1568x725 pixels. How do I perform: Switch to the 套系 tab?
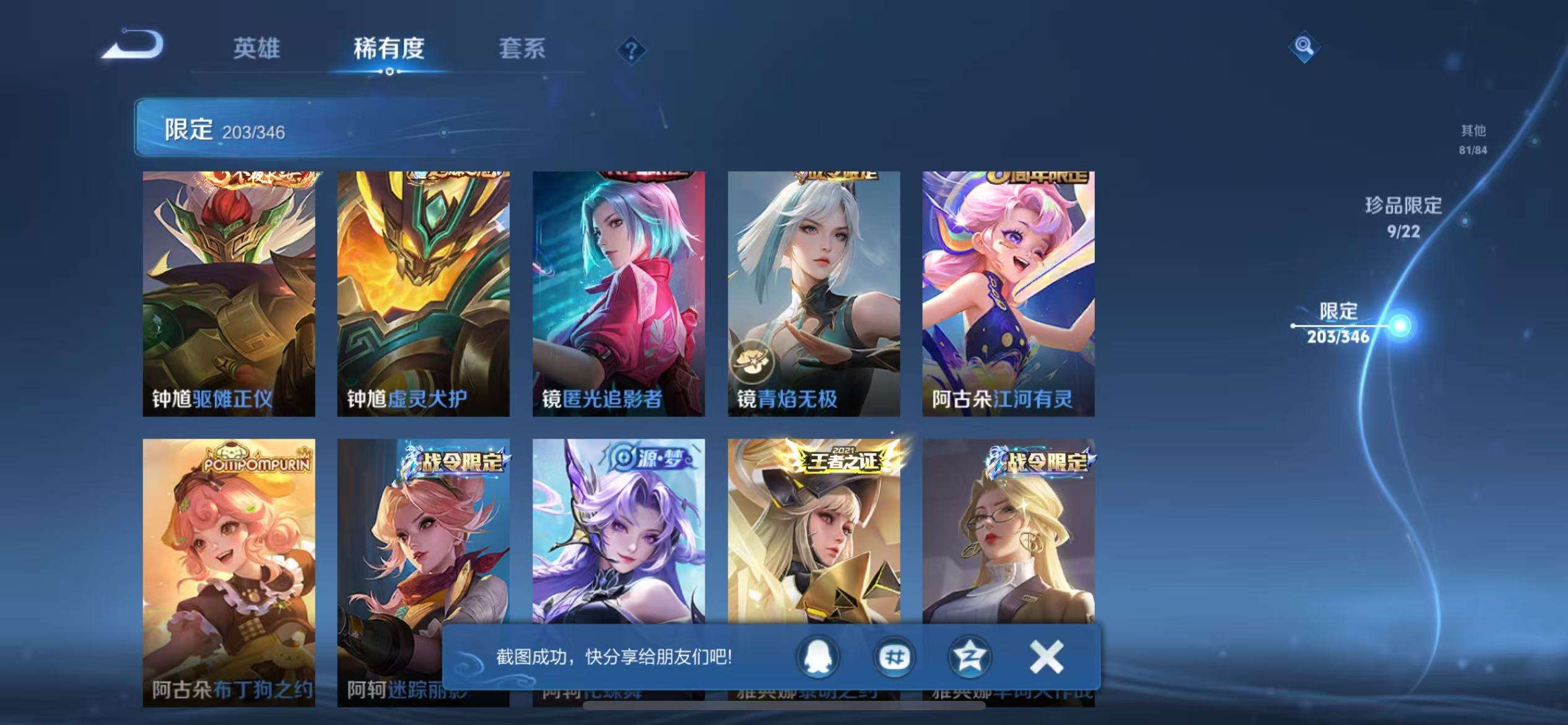click(x=523, y=50)
